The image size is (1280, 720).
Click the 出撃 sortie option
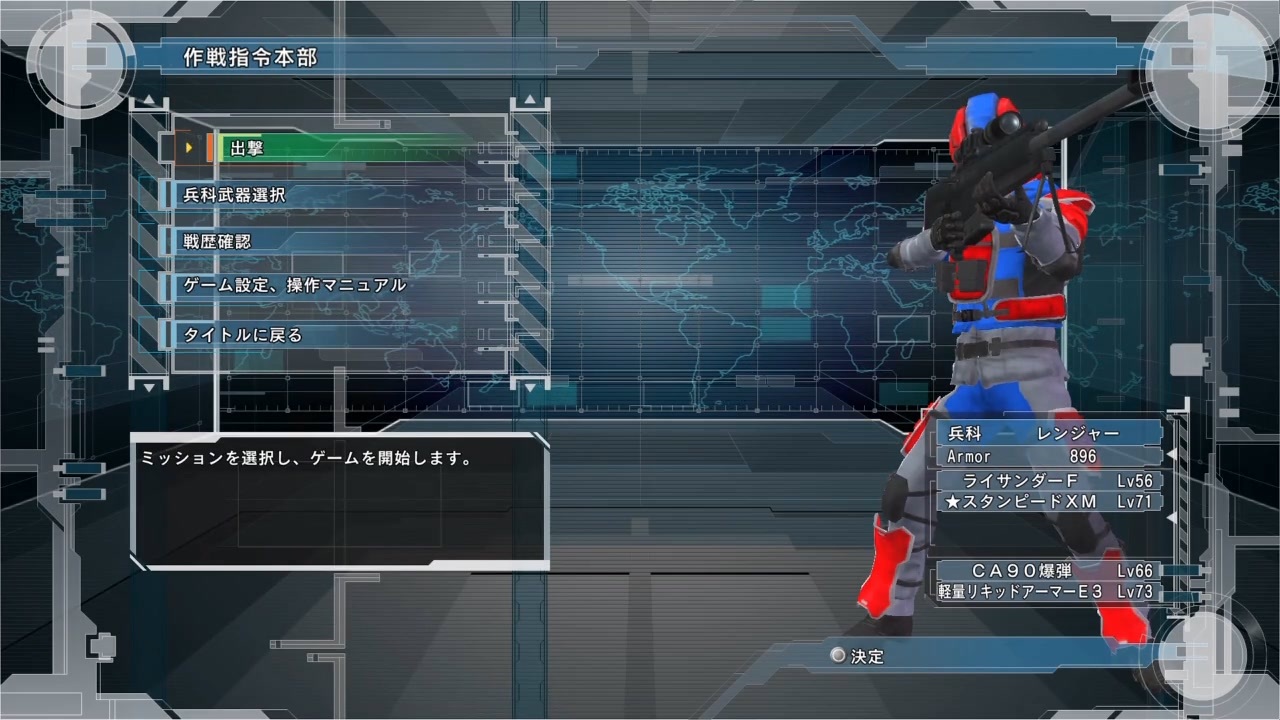coord(245,148)
